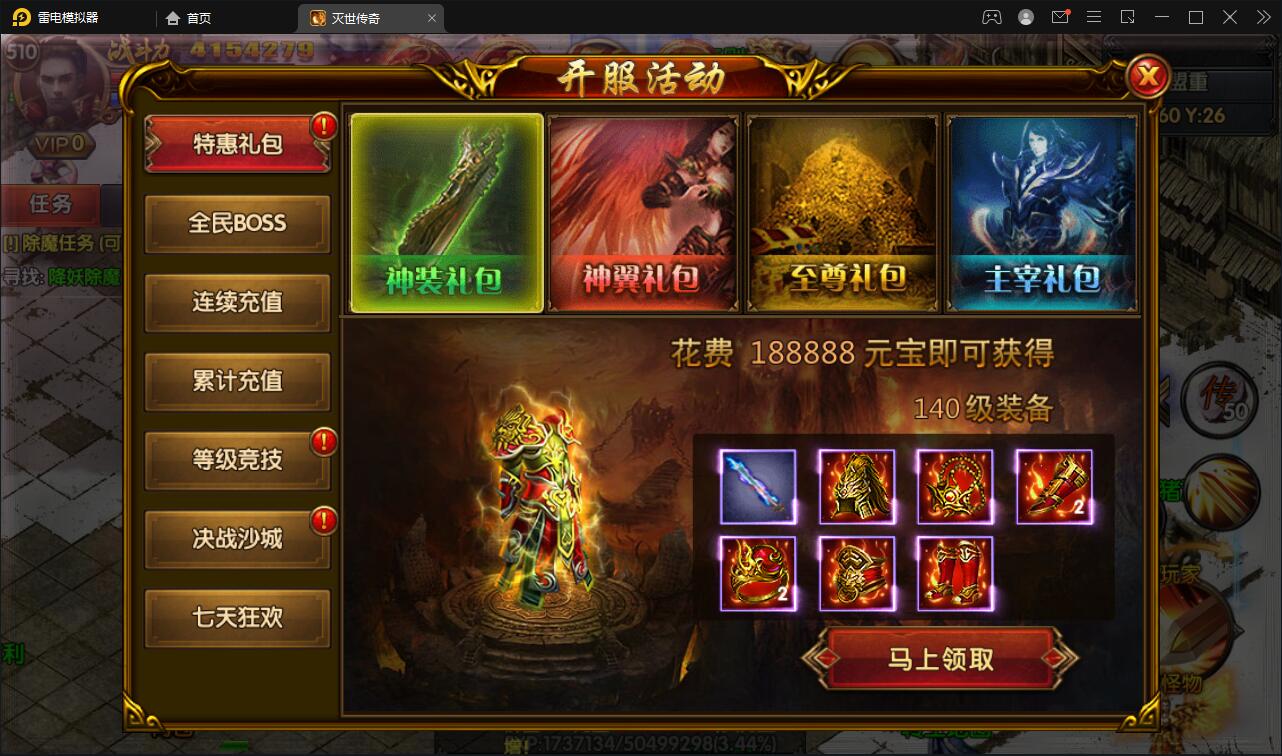Open the mail envelope icon in title bar
Viewport: 1282px width, 756px height.
(x=1061, y=17)
